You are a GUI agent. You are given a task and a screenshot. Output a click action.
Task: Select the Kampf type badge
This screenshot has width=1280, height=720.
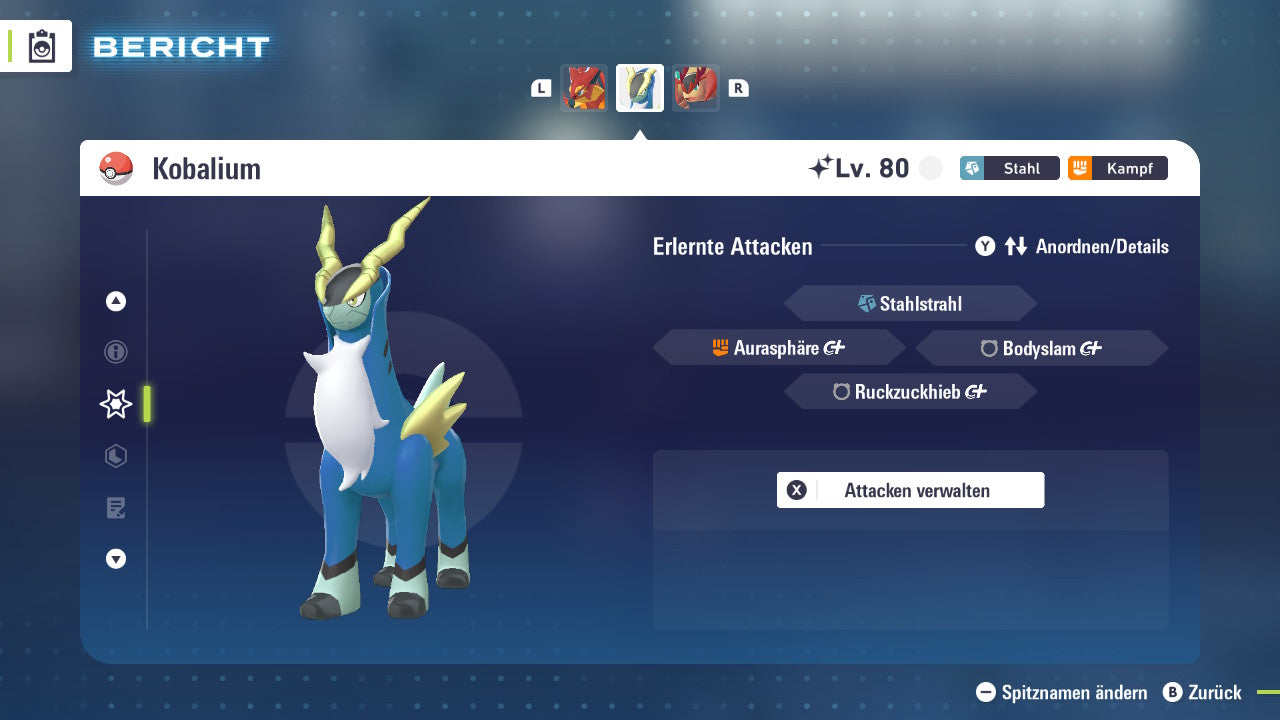coord(1117,168)
